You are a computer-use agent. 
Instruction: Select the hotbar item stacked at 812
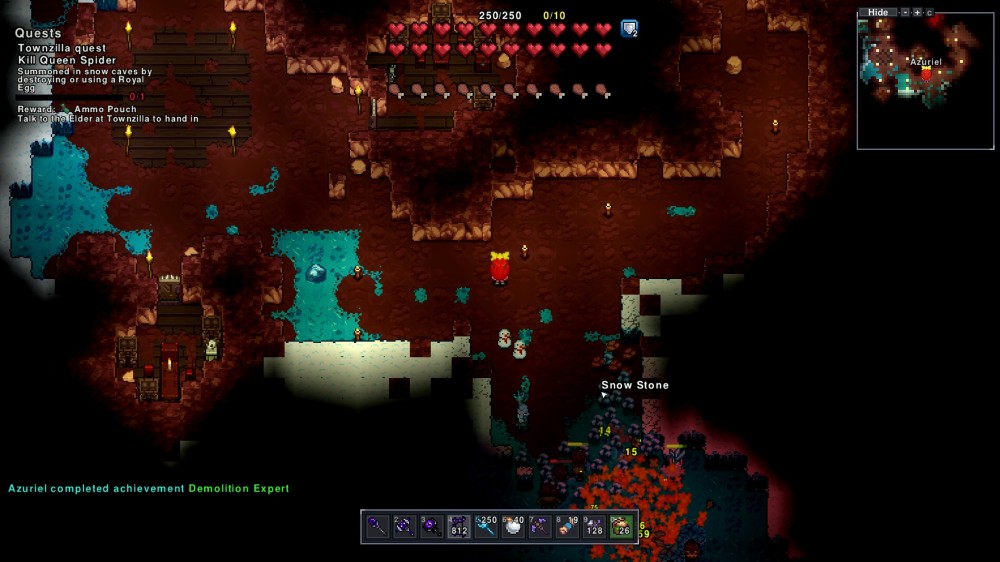[x=459, y=527]
